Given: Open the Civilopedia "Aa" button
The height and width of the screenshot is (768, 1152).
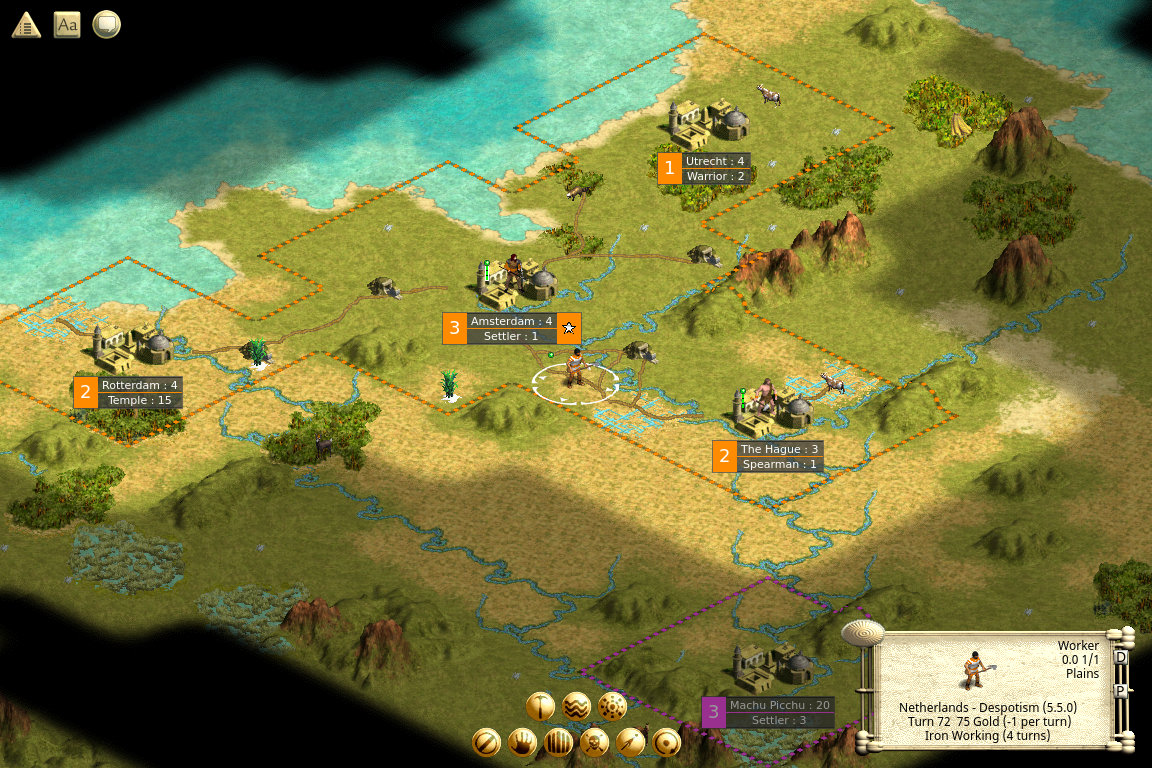Looking at the screenshot, I should click(67, 25).
